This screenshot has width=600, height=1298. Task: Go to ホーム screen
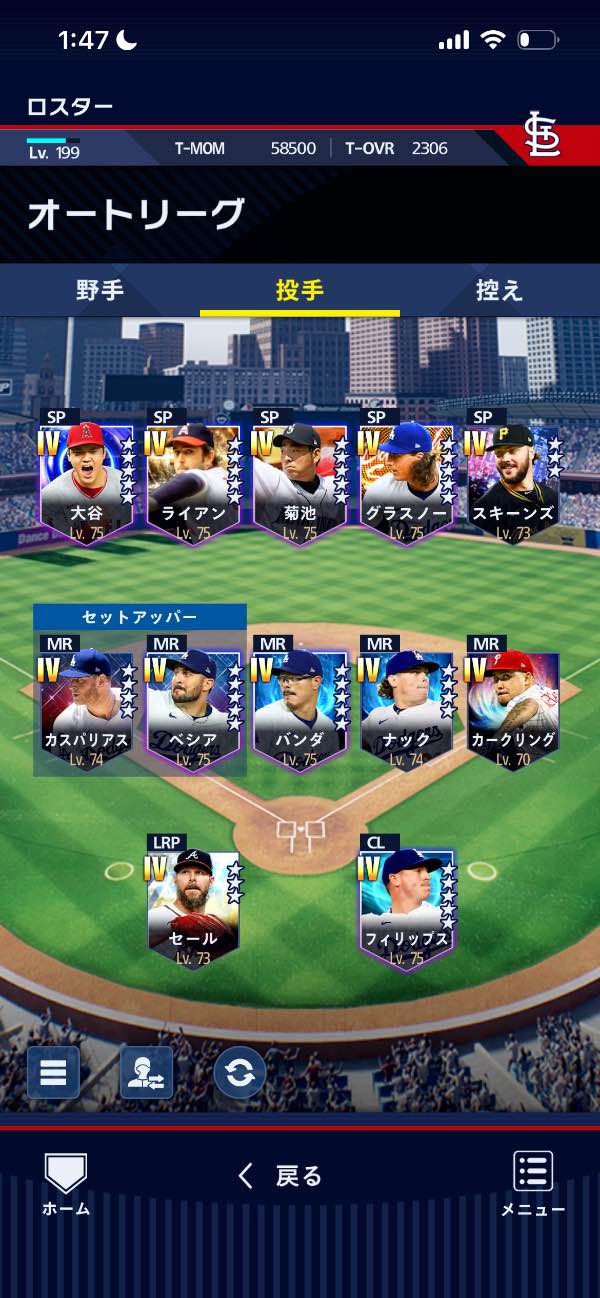point(66,1185)
